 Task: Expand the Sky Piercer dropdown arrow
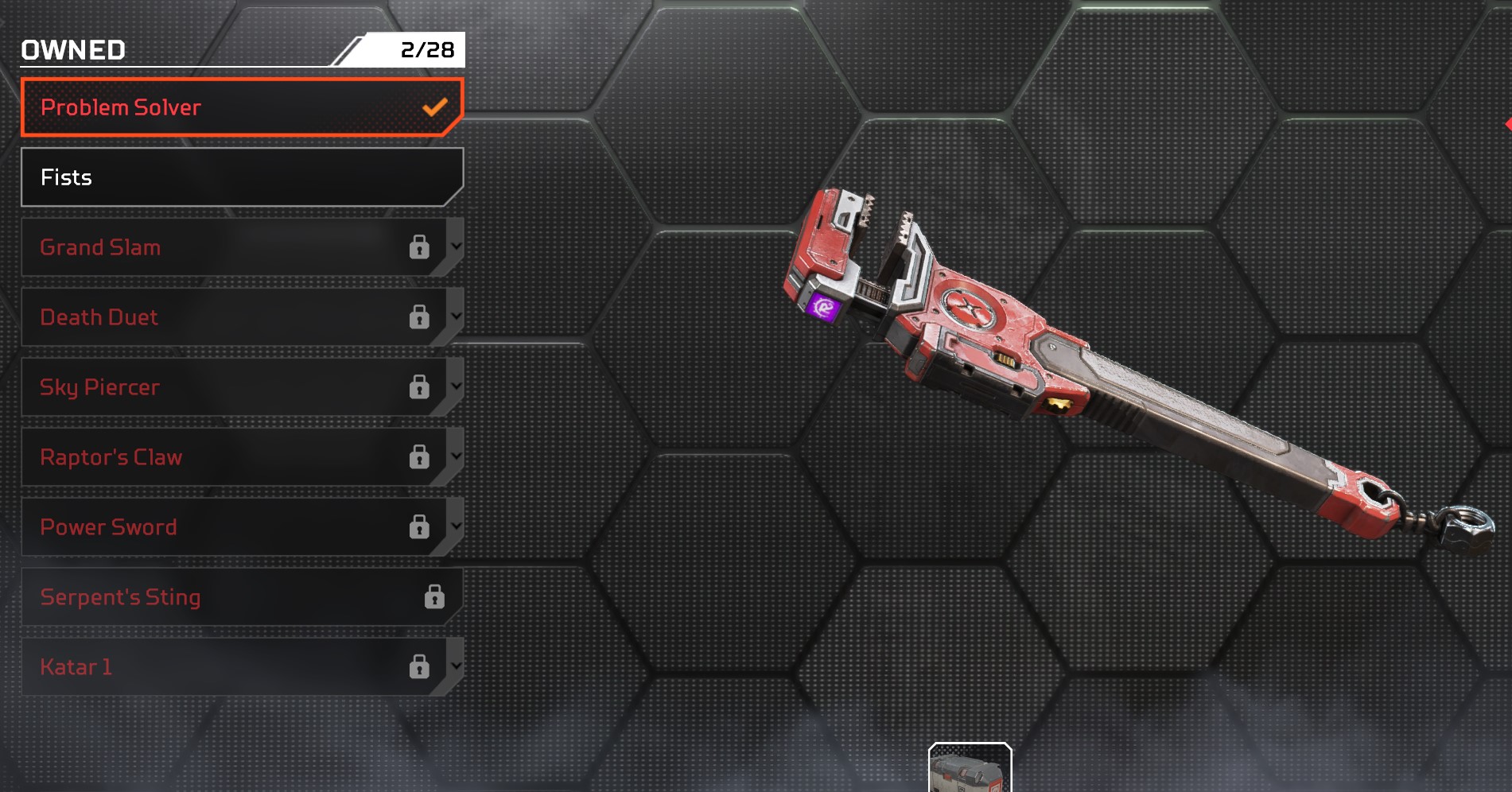click(456, 386)
